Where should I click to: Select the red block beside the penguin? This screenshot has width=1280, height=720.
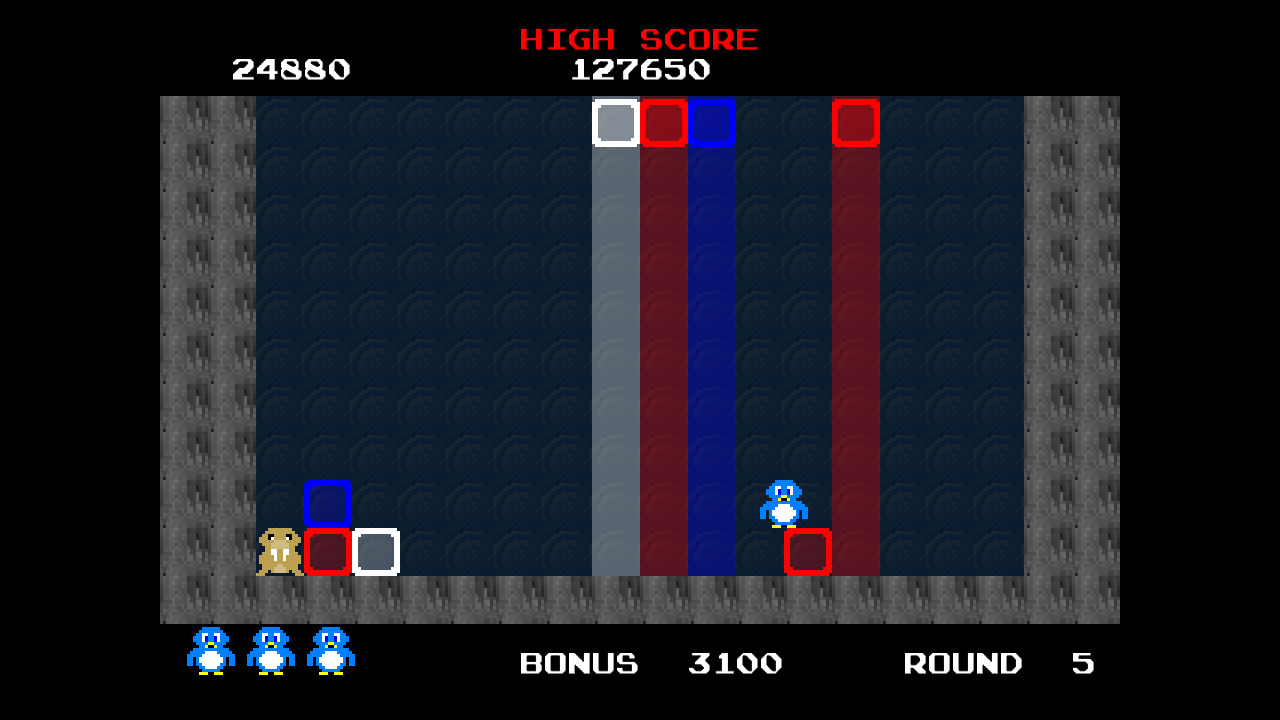(x=808, y=551)
